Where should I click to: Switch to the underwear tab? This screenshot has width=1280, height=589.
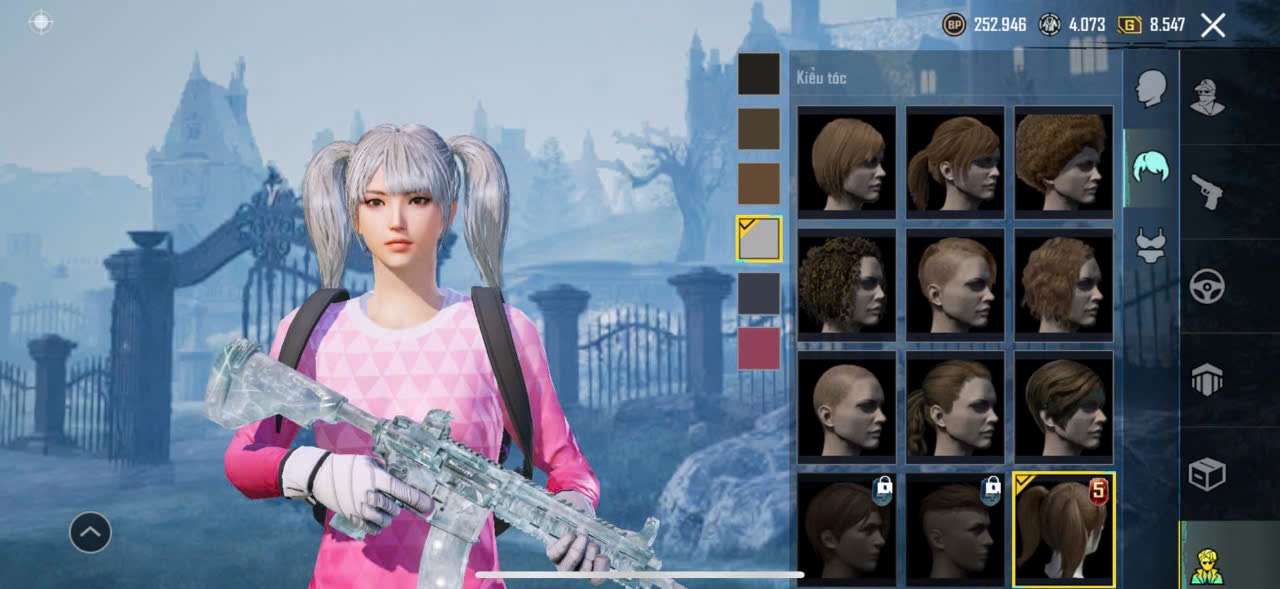pyautogui.click(x=1151, y=245)
